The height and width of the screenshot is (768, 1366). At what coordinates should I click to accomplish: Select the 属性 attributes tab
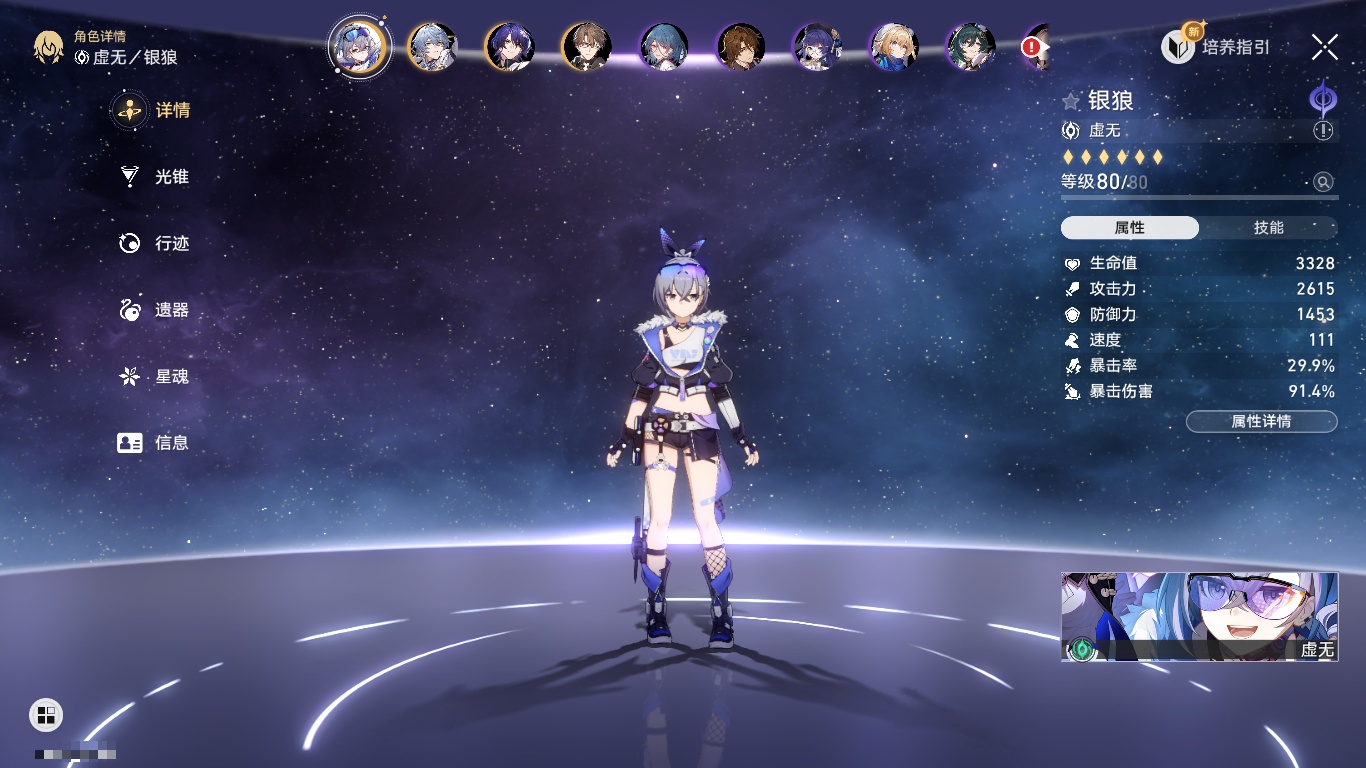click(x=1130, y=228)
